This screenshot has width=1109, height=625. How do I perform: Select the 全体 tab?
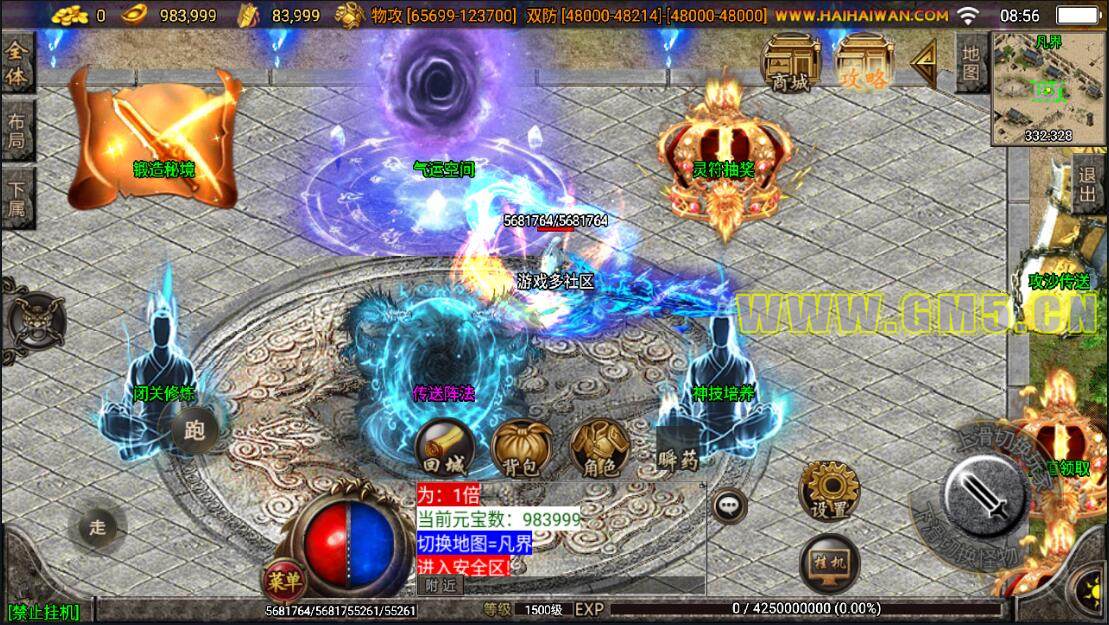pos(18,62)
